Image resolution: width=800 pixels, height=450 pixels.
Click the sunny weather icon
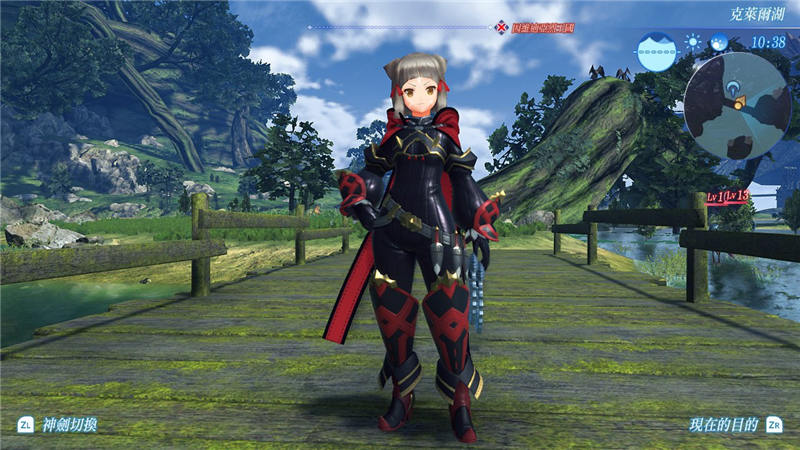click(694, 43)
